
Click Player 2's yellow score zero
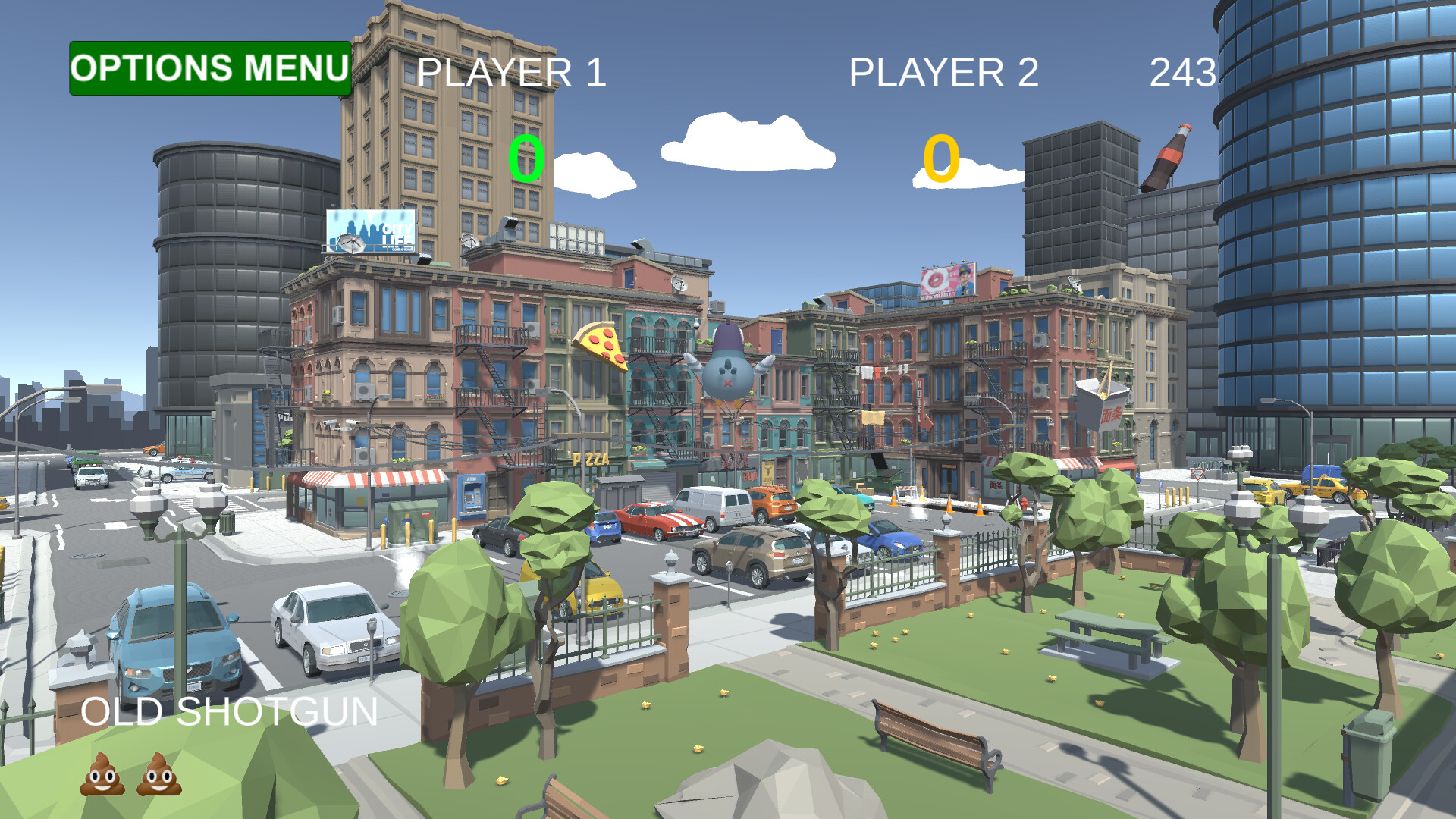pyautogui.click(x=940, y=157)
